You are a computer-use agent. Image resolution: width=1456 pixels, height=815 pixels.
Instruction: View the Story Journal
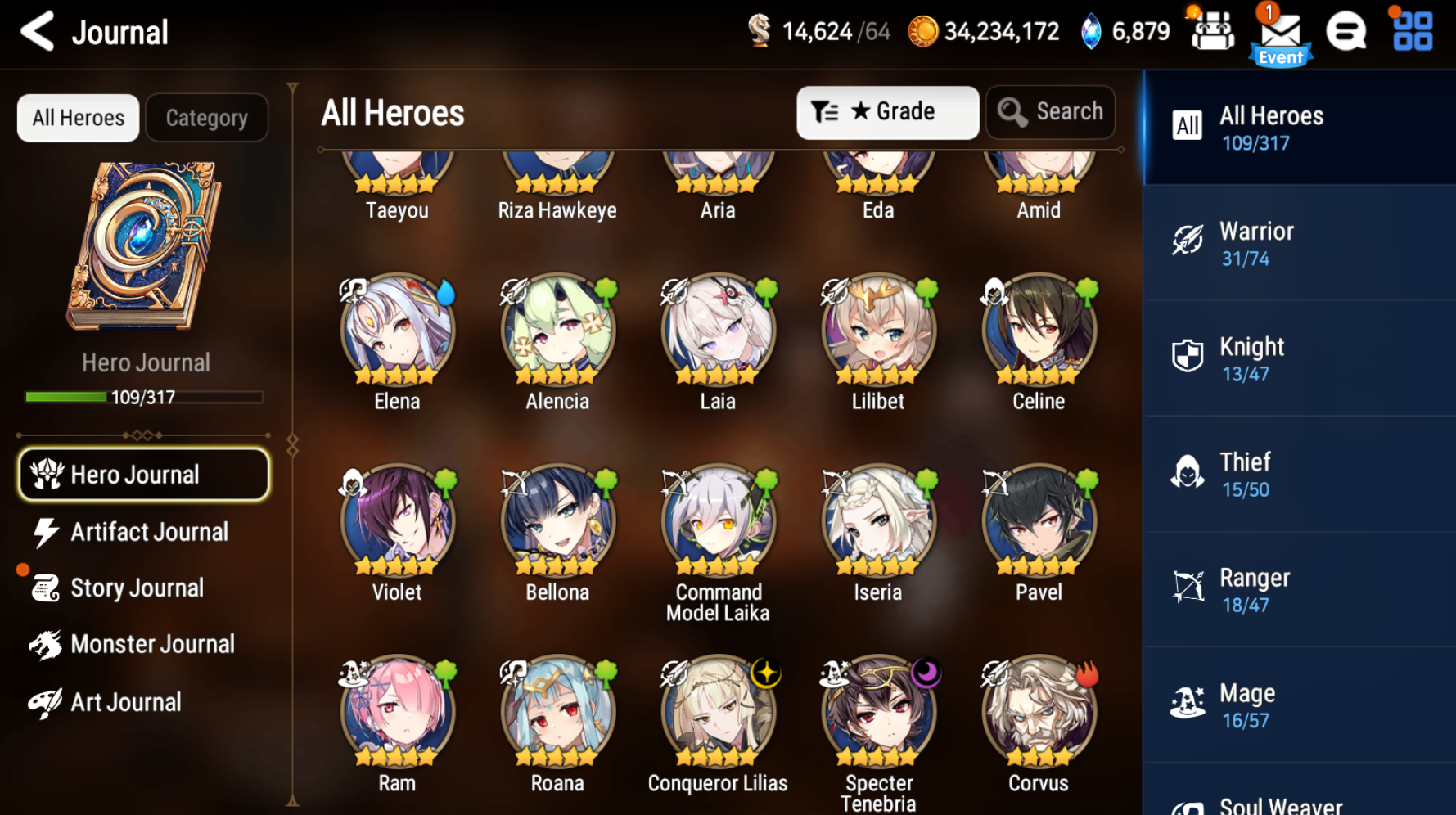(x=137, y=588)
